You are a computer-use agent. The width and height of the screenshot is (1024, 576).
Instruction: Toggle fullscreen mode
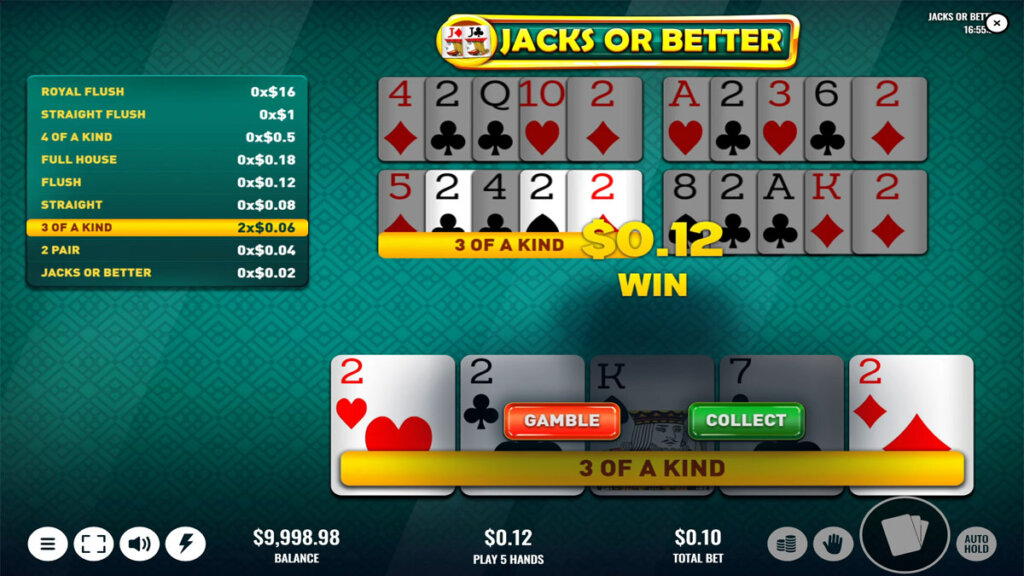pos(94,544)
